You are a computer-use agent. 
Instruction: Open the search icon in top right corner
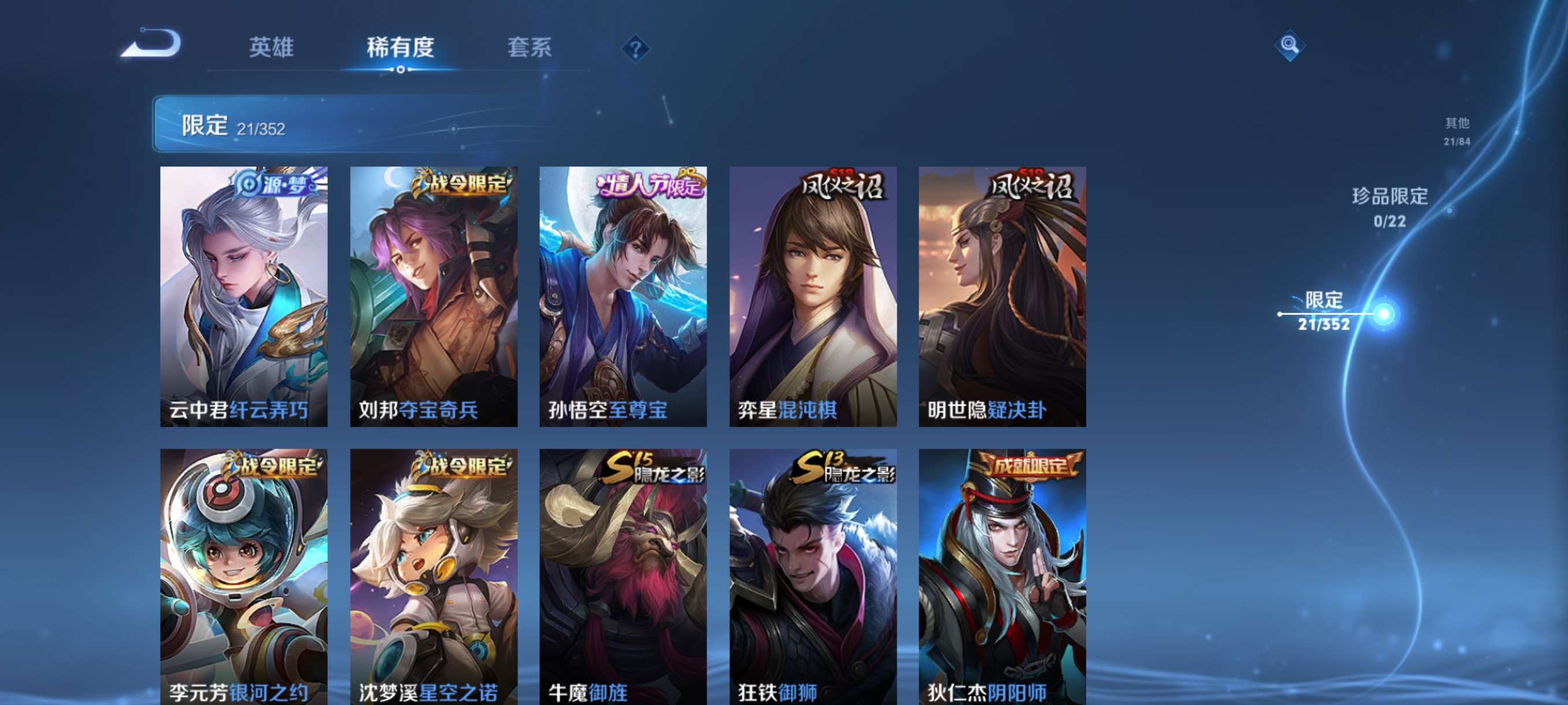click(1290, 46)
